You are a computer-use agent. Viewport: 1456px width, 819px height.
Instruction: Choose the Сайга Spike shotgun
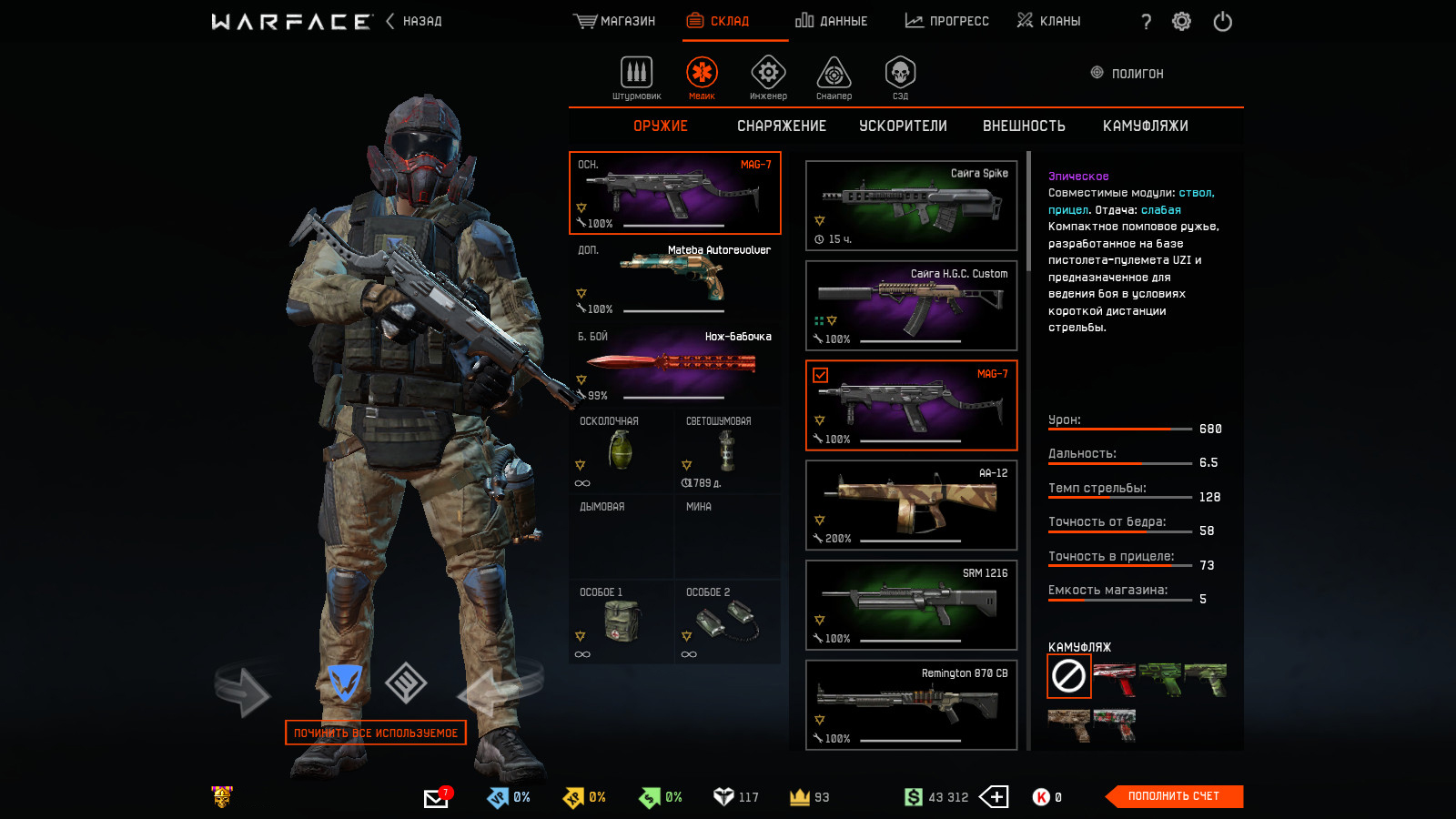pyautogui.click(x=911, y=206)
